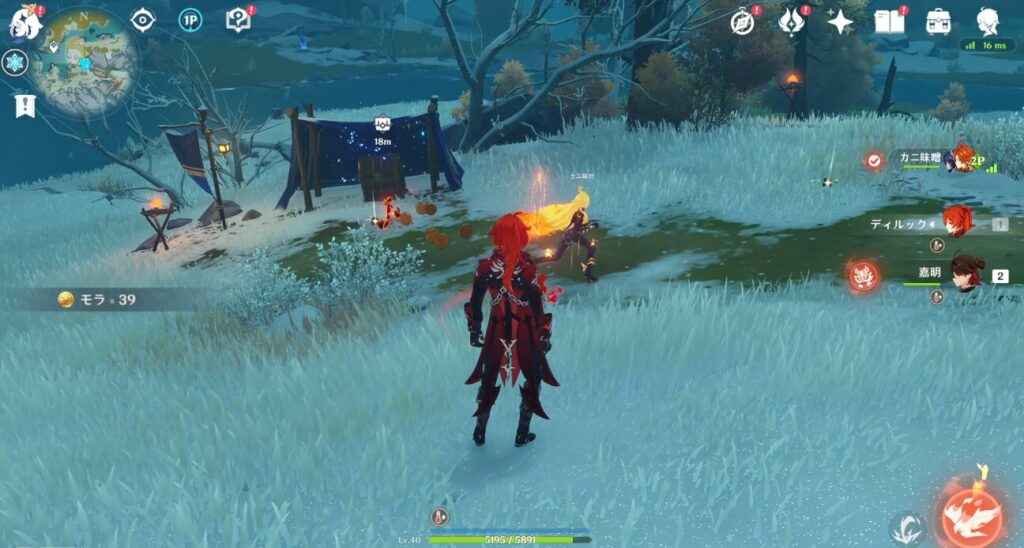This screenshot has width=1024, height=548.
Task: Open the compass icon in the top bar
Action: tap(742, 22)
